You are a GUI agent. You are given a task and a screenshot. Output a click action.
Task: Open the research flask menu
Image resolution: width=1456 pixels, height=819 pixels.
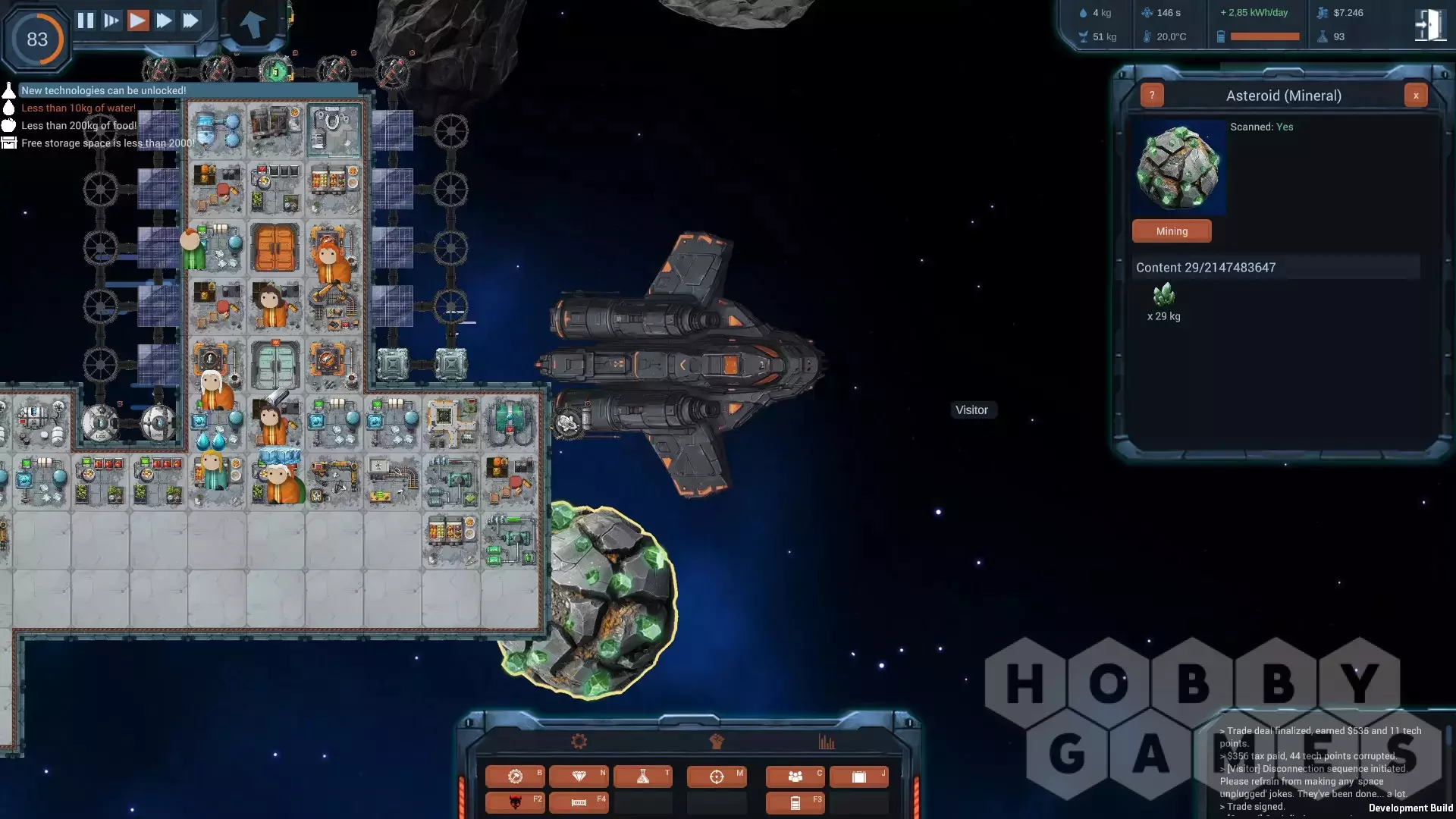point(643,777)
